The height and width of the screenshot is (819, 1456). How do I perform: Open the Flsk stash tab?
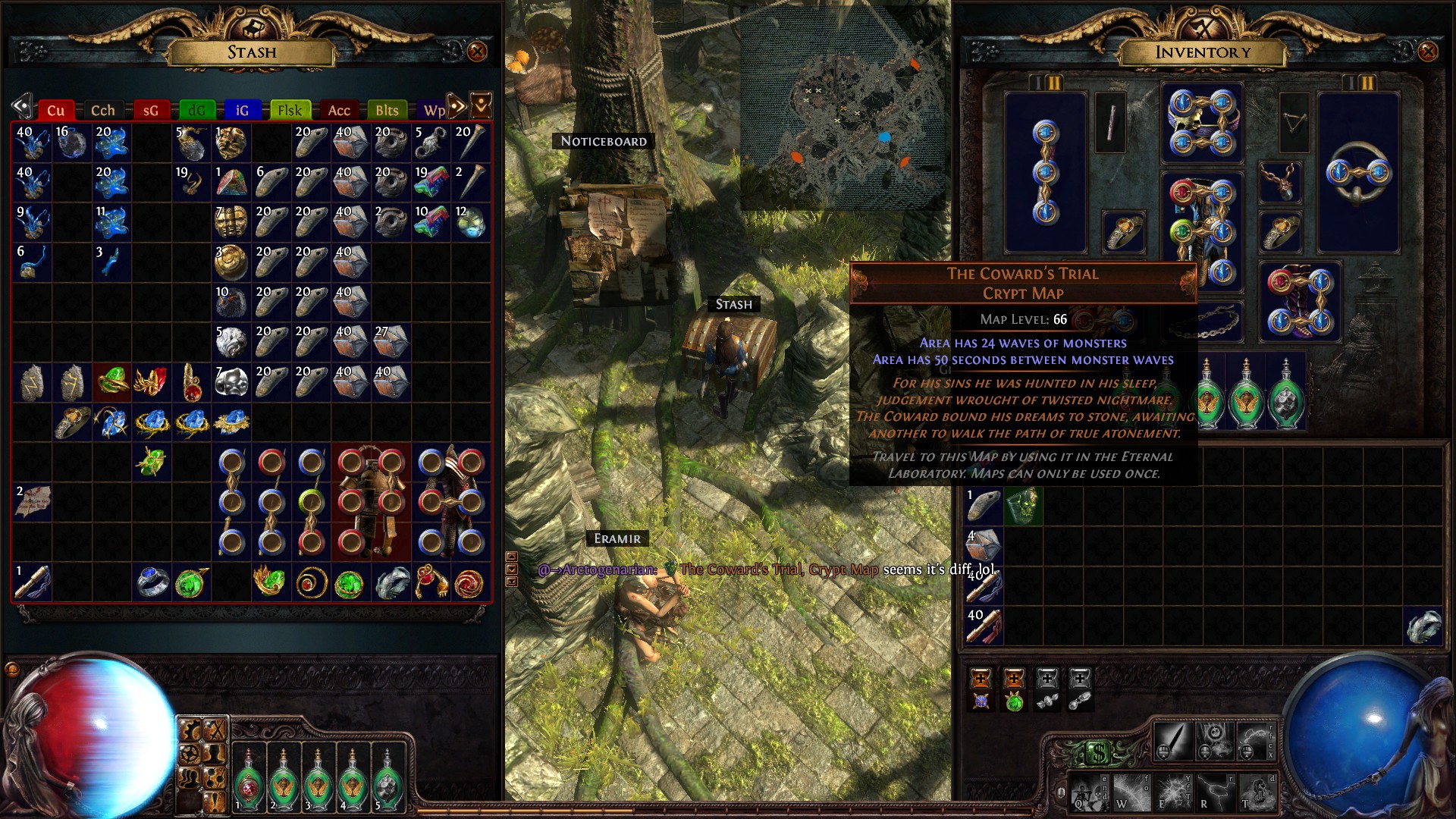click(x=289, y=111)
